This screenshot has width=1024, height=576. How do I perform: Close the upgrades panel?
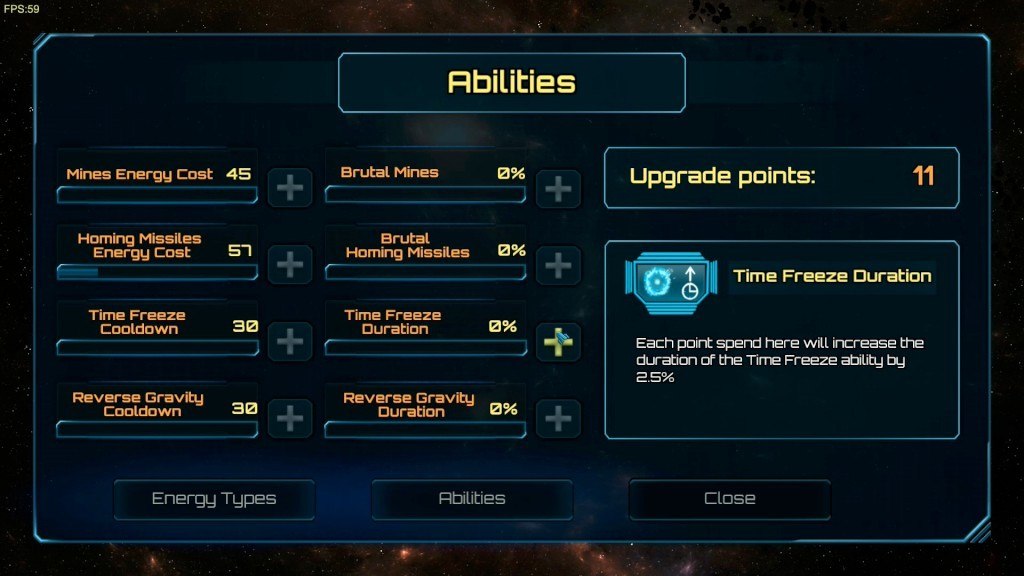click(729, 499)
